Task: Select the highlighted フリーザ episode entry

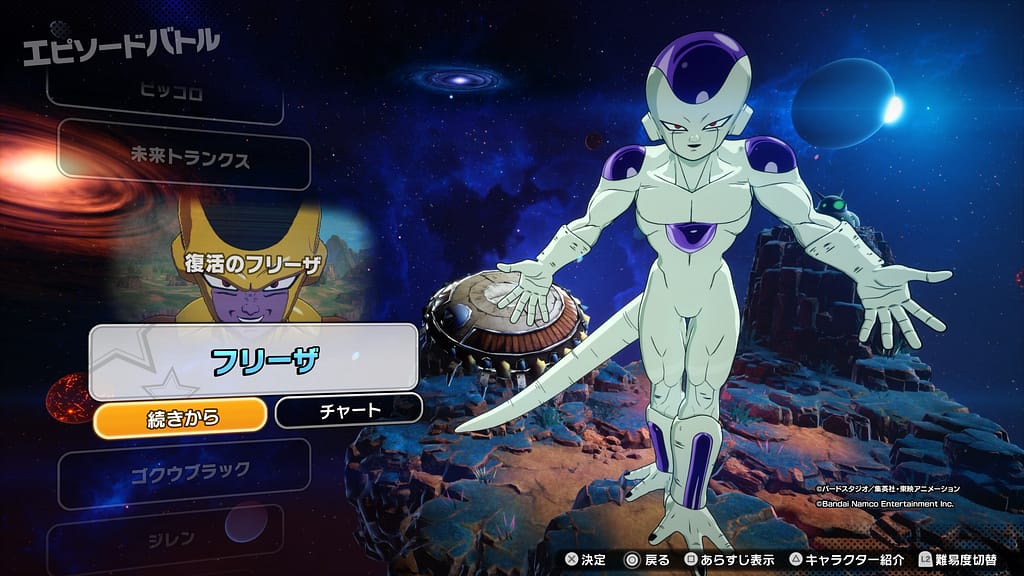Action: [253, 360]
